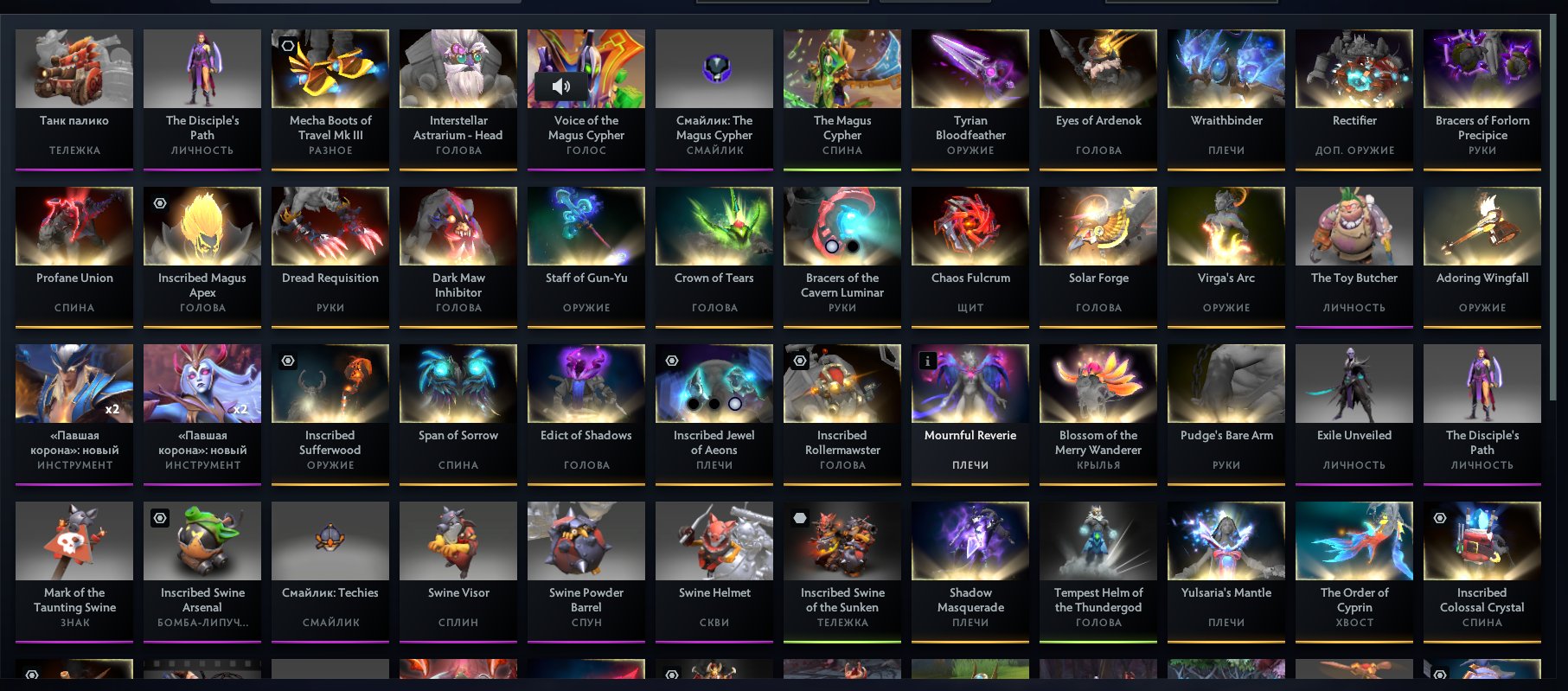
Task: Select third style circle on Inscribed Jewel of Aeons
Action: [x=735, y=406]
